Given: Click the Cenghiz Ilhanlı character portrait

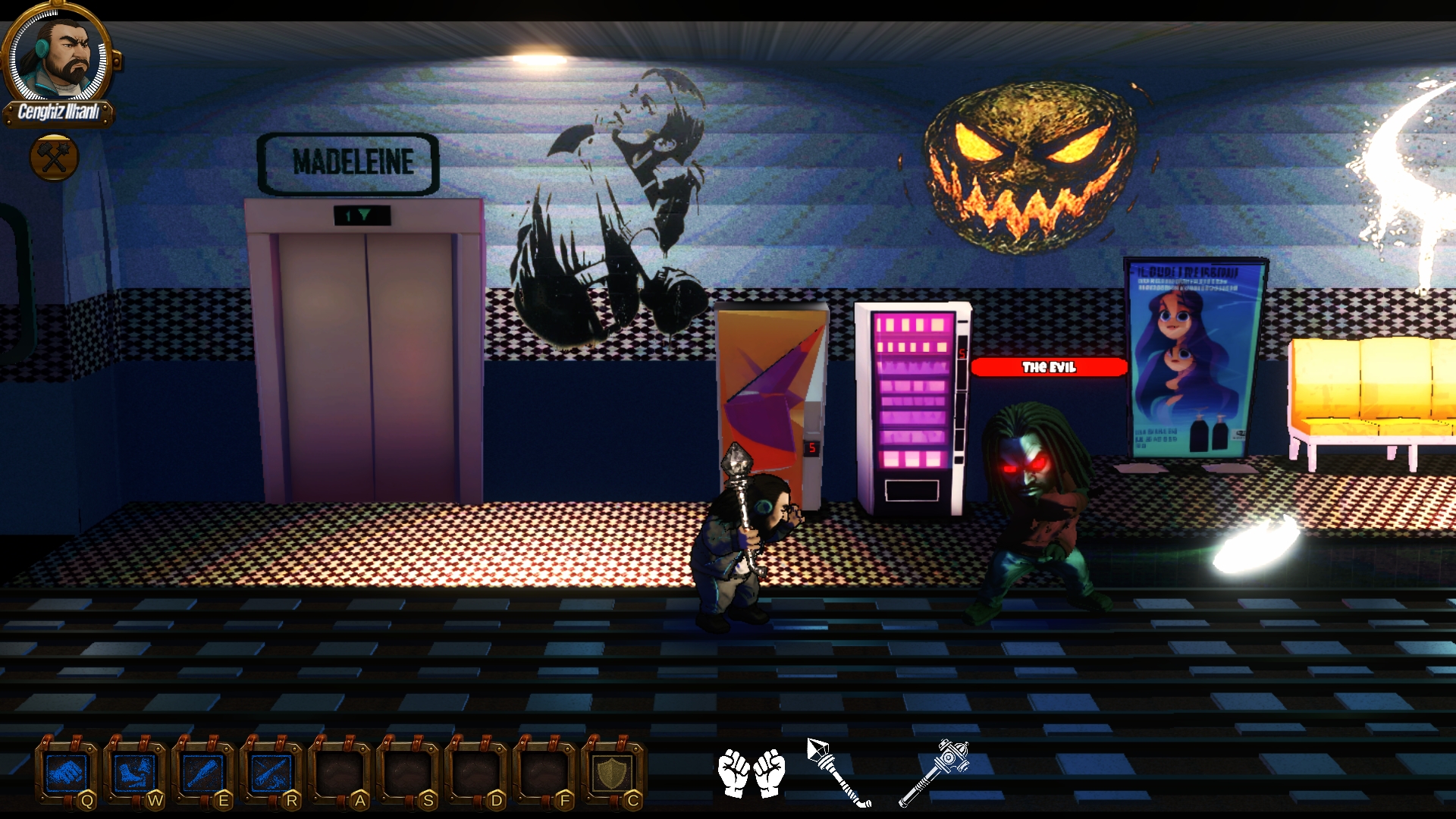Looking at the screenshot, I should tap(59, 57).
